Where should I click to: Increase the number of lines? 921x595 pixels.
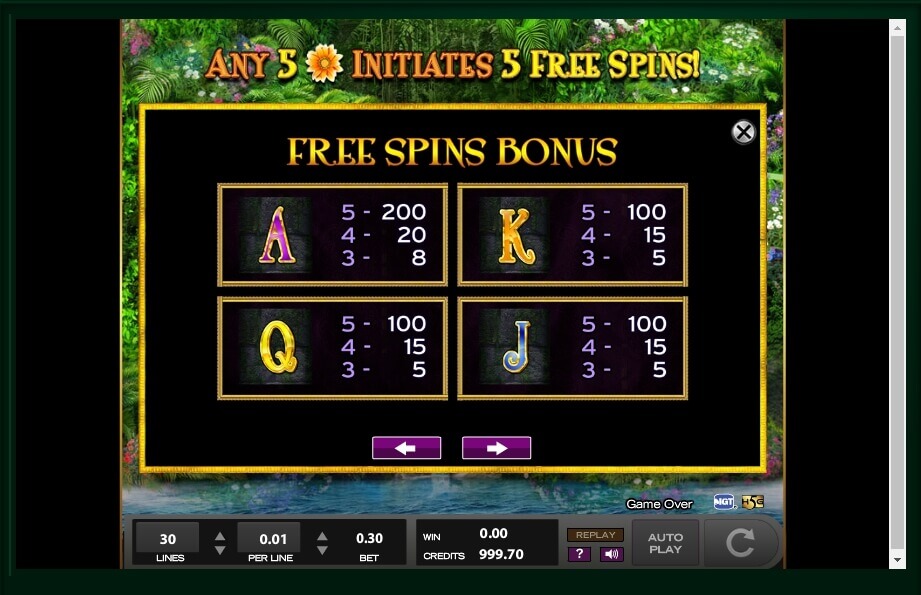[220, 536]
